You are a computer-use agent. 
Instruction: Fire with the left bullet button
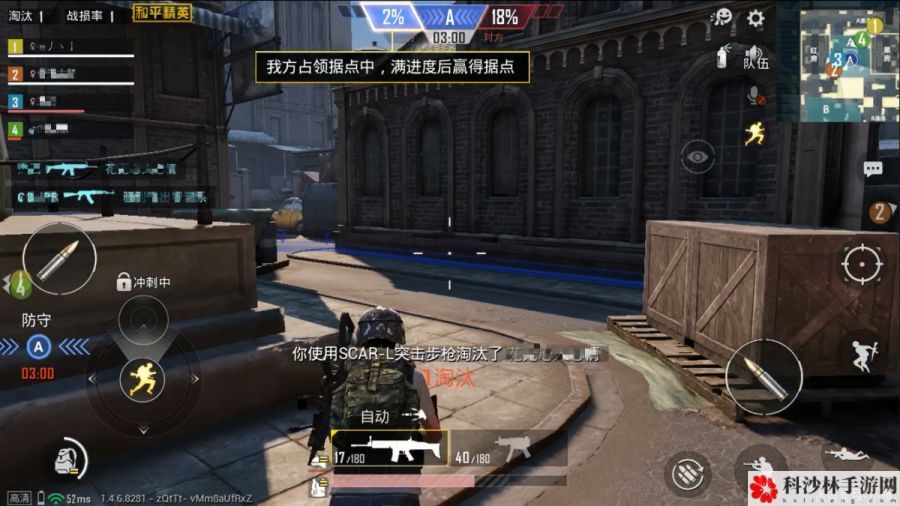click(x=59, y=258)
